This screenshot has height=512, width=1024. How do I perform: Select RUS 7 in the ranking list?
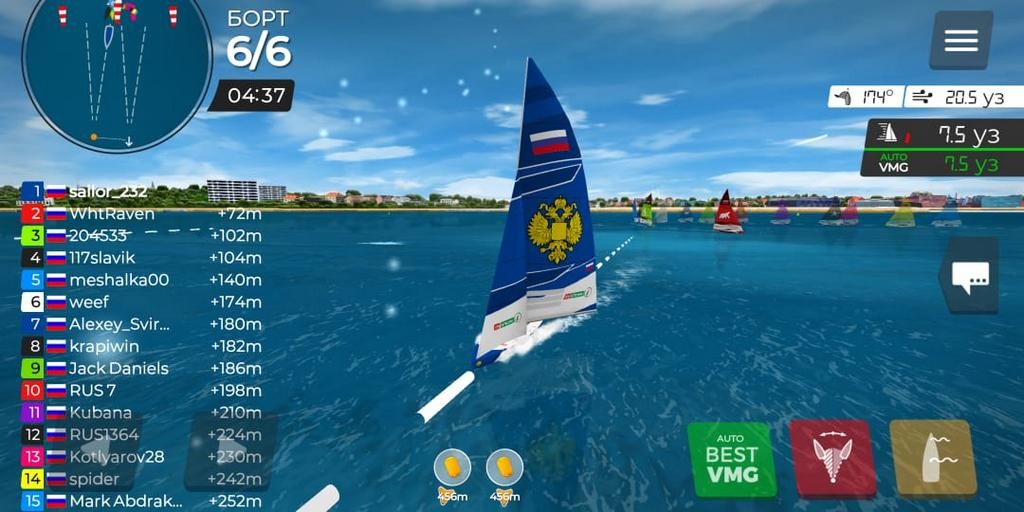pos(93,390)
